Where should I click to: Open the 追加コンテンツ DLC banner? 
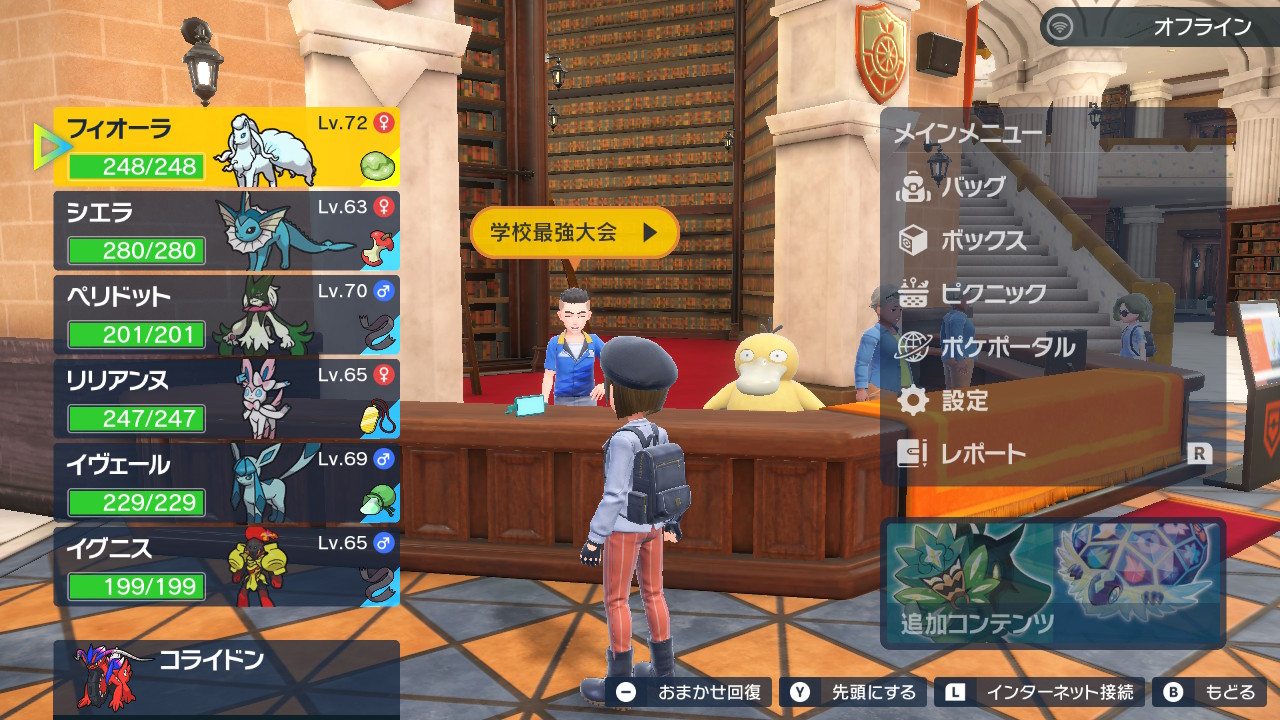click(x=1053, y=583)
